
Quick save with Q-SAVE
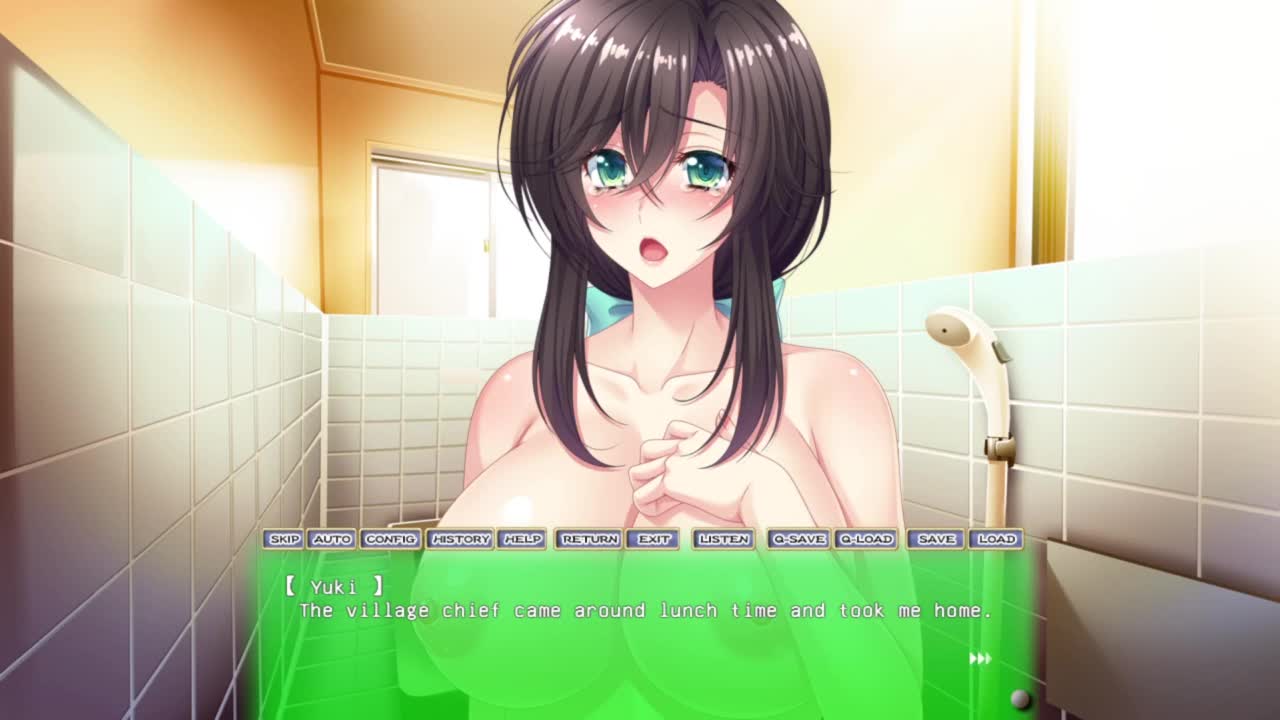click(798, 539)
